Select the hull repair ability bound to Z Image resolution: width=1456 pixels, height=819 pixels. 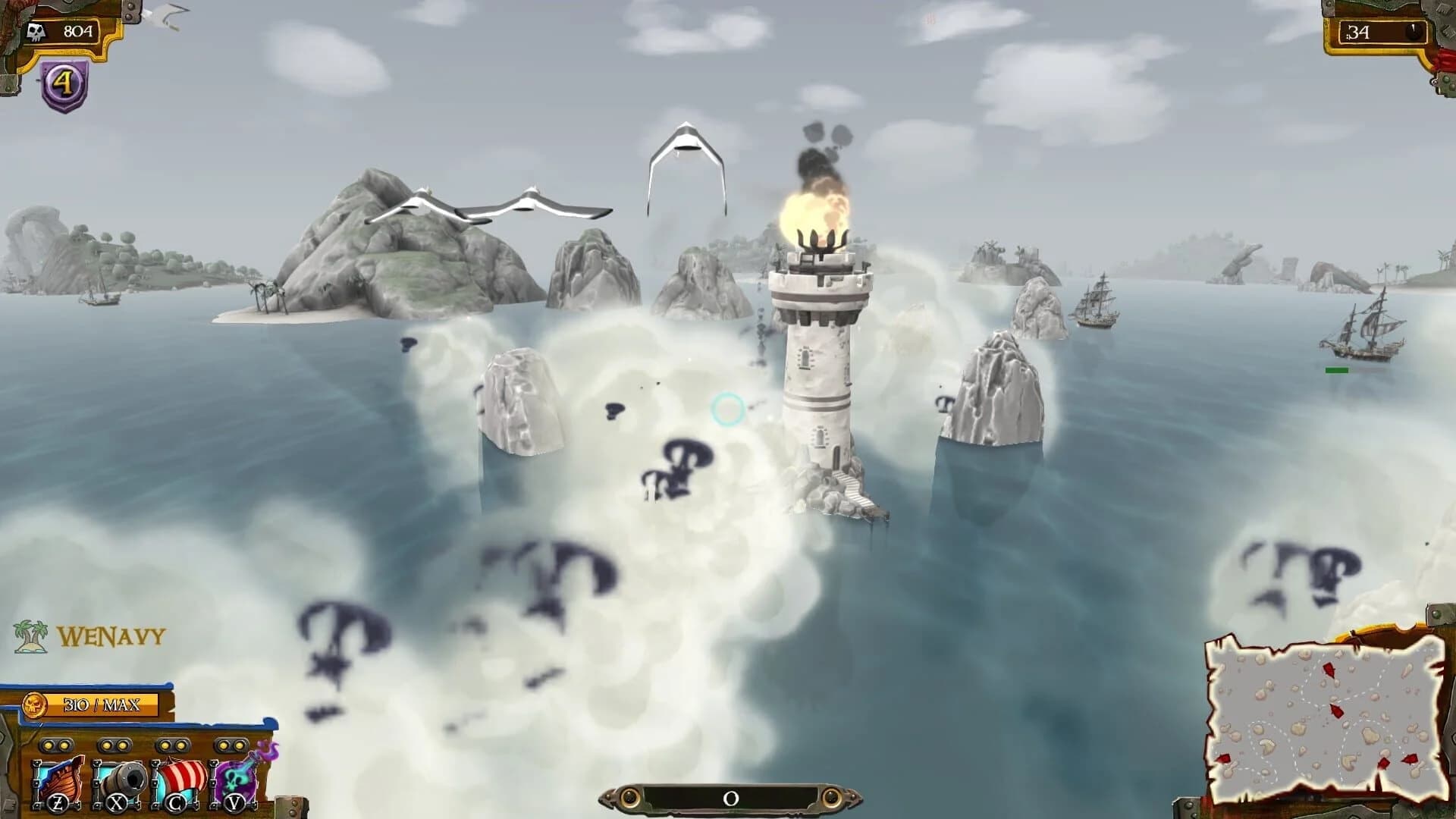(59, 781)
